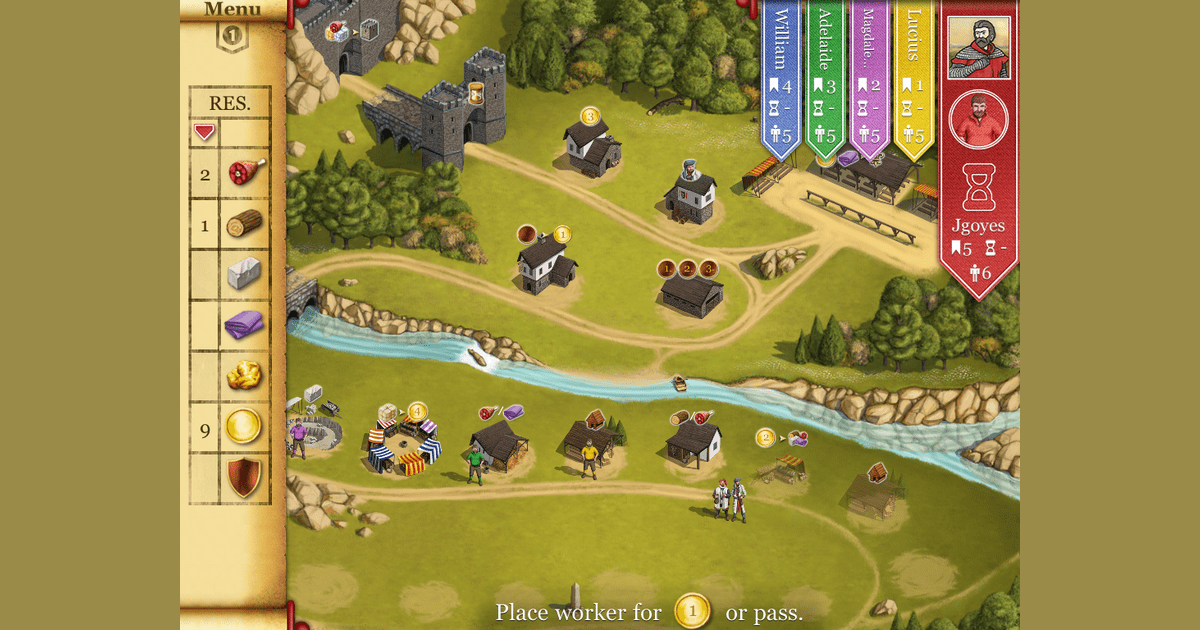Place worker on the 1-2-3 stables building
This screenshot has width=1200, height=630.
pyautogui.click(x=691, y=291)
